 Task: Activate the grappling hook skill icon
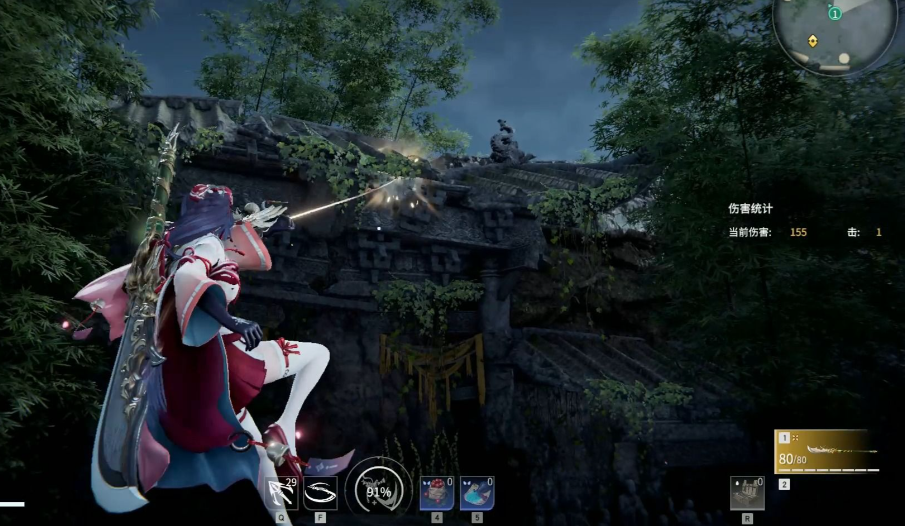282,493
